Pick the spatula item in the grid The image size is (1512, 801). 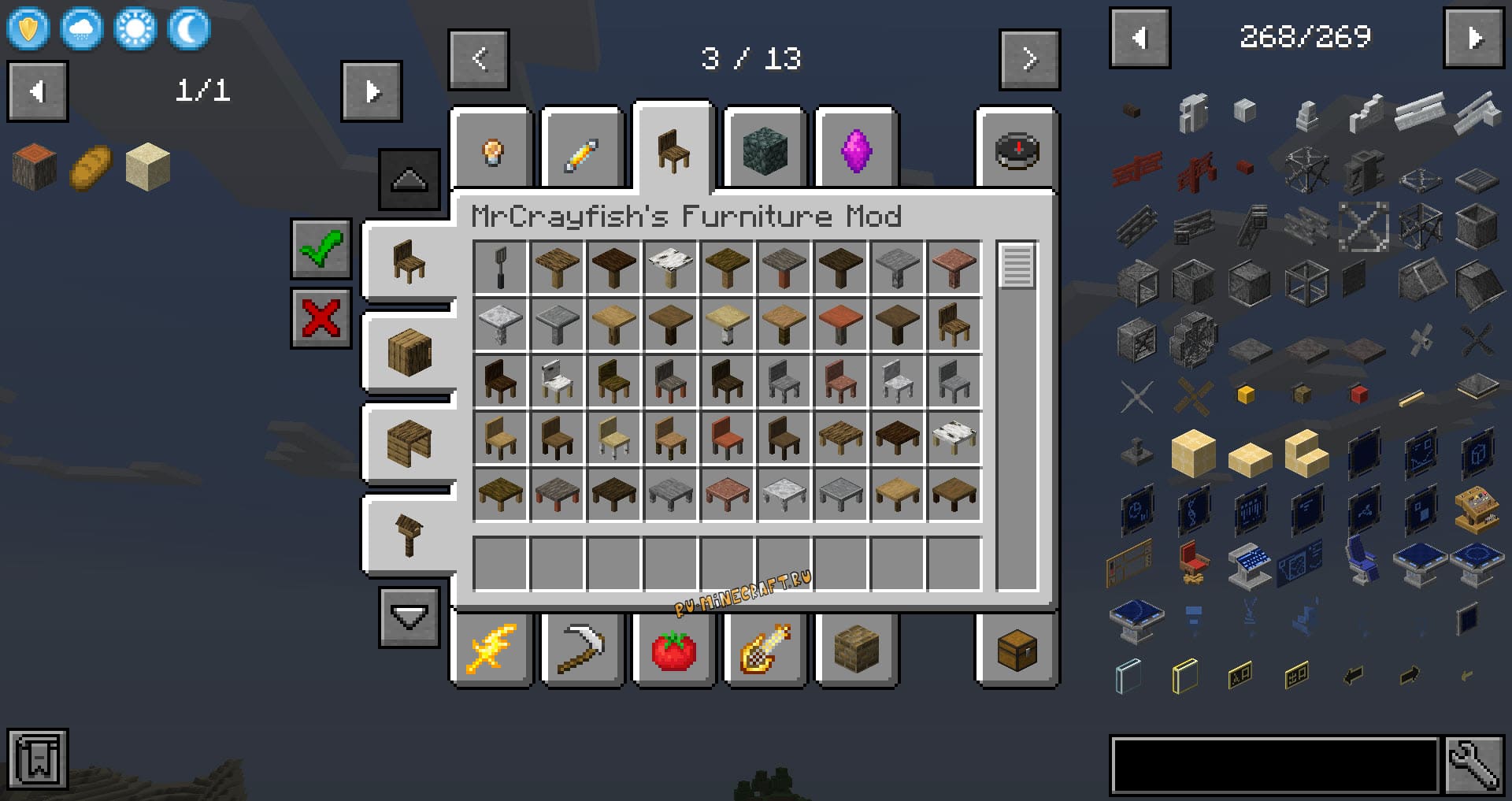(x=500, y=268)
